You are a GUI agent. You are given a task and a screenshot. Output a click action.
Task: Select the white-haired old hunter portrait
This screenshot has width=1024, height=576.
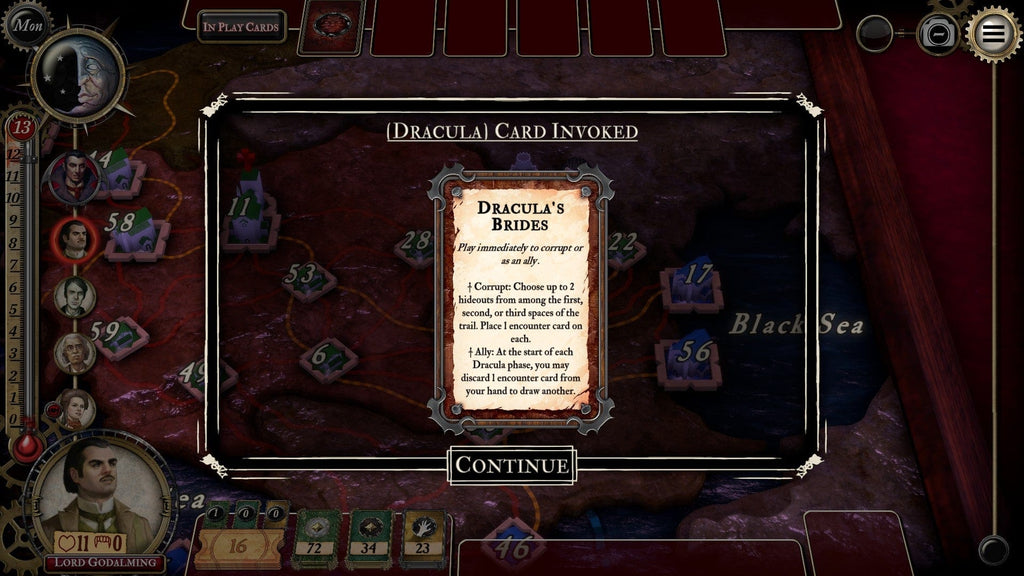pos(75,352)
